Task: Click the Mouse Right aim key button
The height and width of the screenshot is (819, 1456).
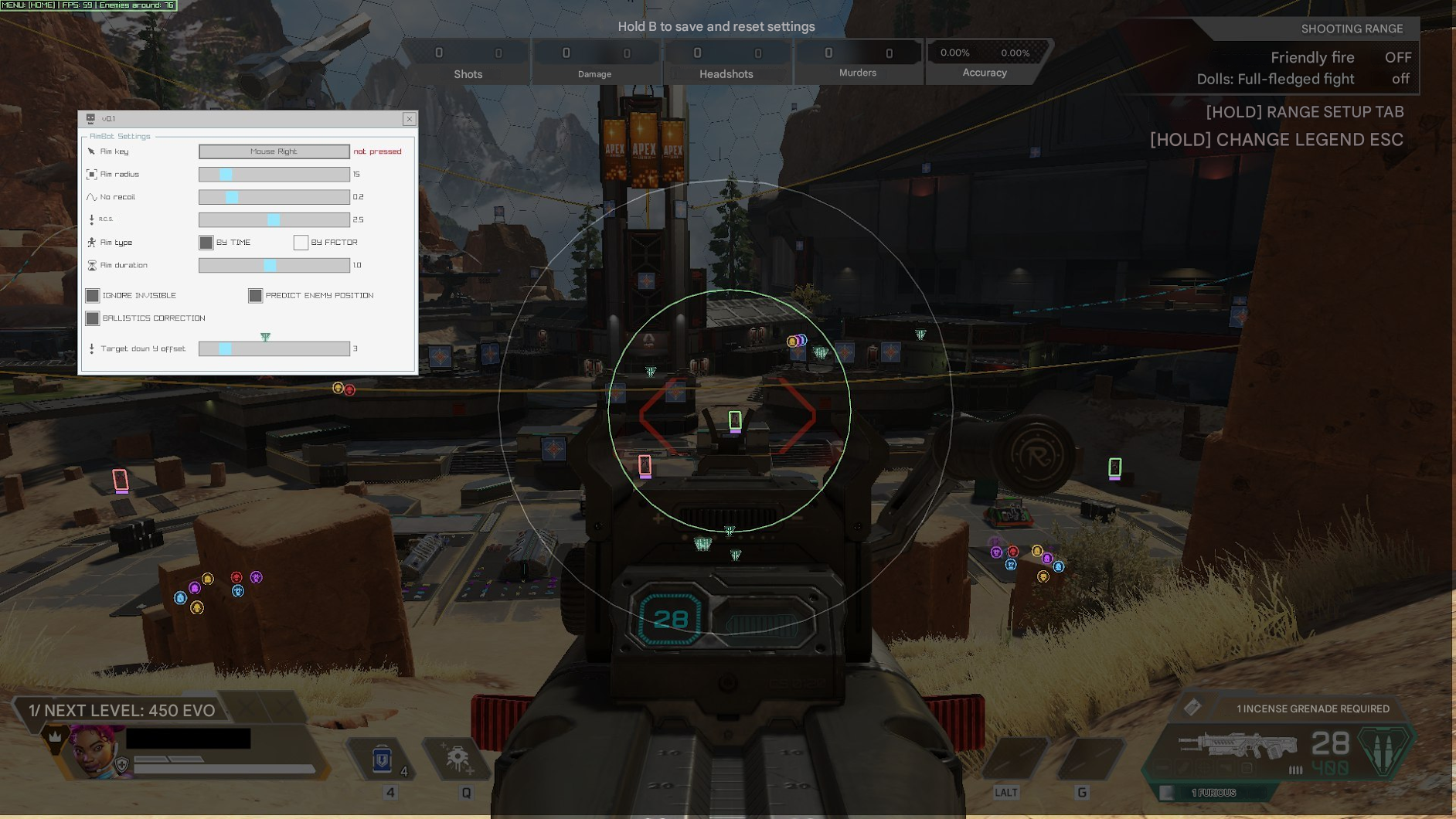Action: click(274, 151)
